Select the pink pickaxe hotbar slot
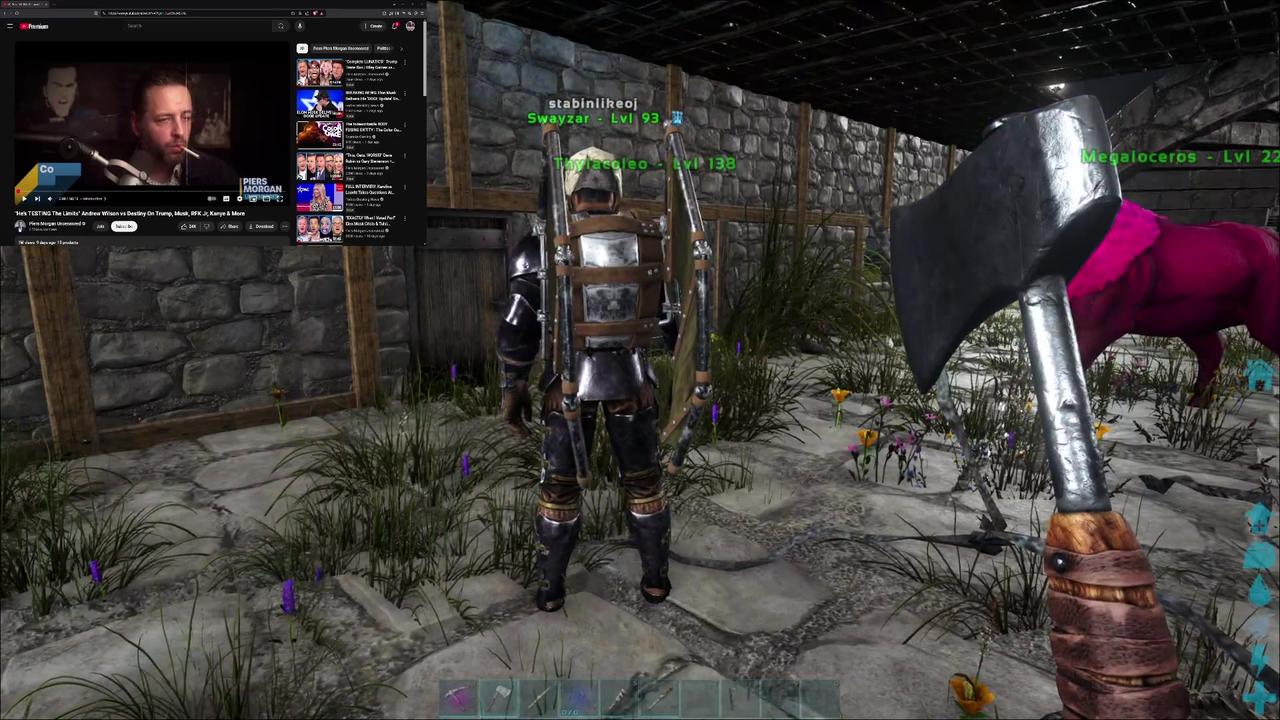 [x=458, y=697]
